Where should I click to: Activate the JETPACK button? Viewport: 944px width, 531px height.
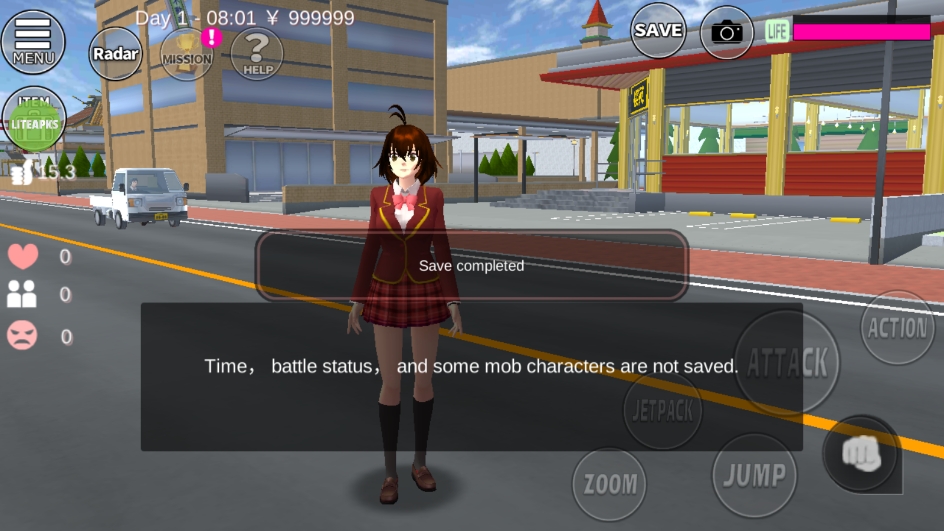pos(663,408)
